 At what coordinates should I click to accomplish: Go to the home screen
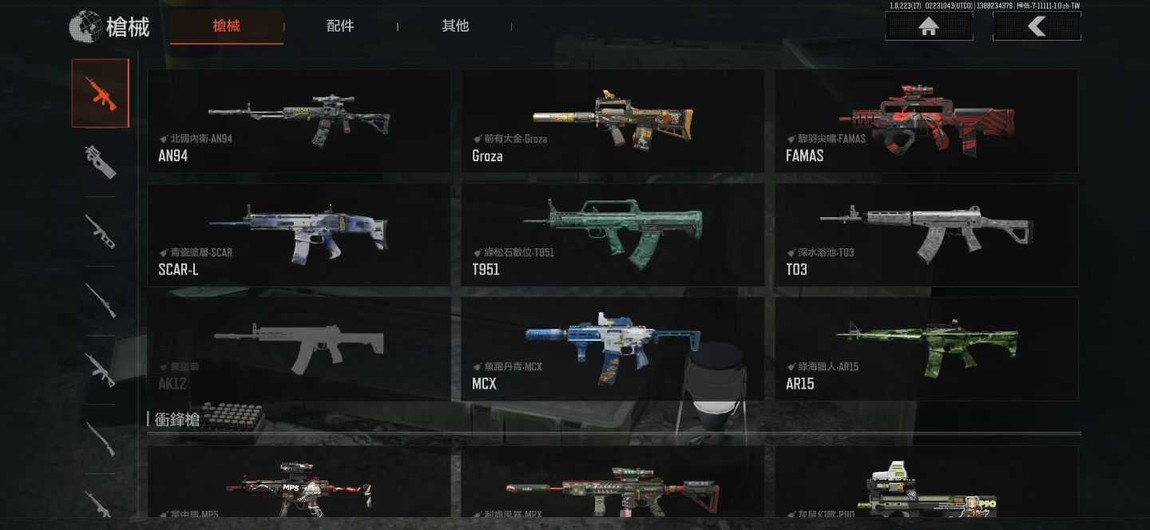tap(928, 27)
